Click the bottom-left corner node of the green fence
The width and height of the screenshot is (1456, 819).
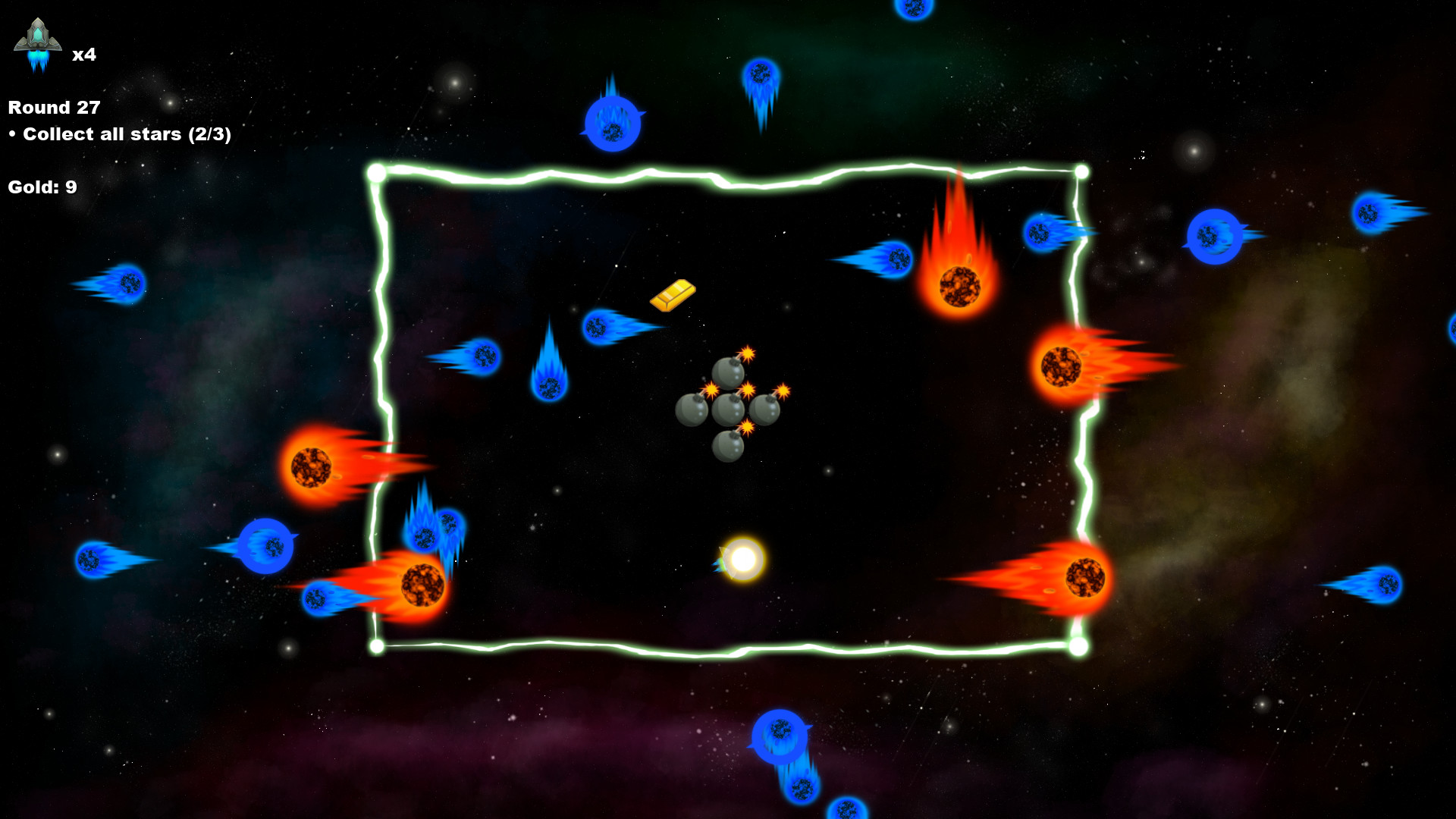point(377,645)
